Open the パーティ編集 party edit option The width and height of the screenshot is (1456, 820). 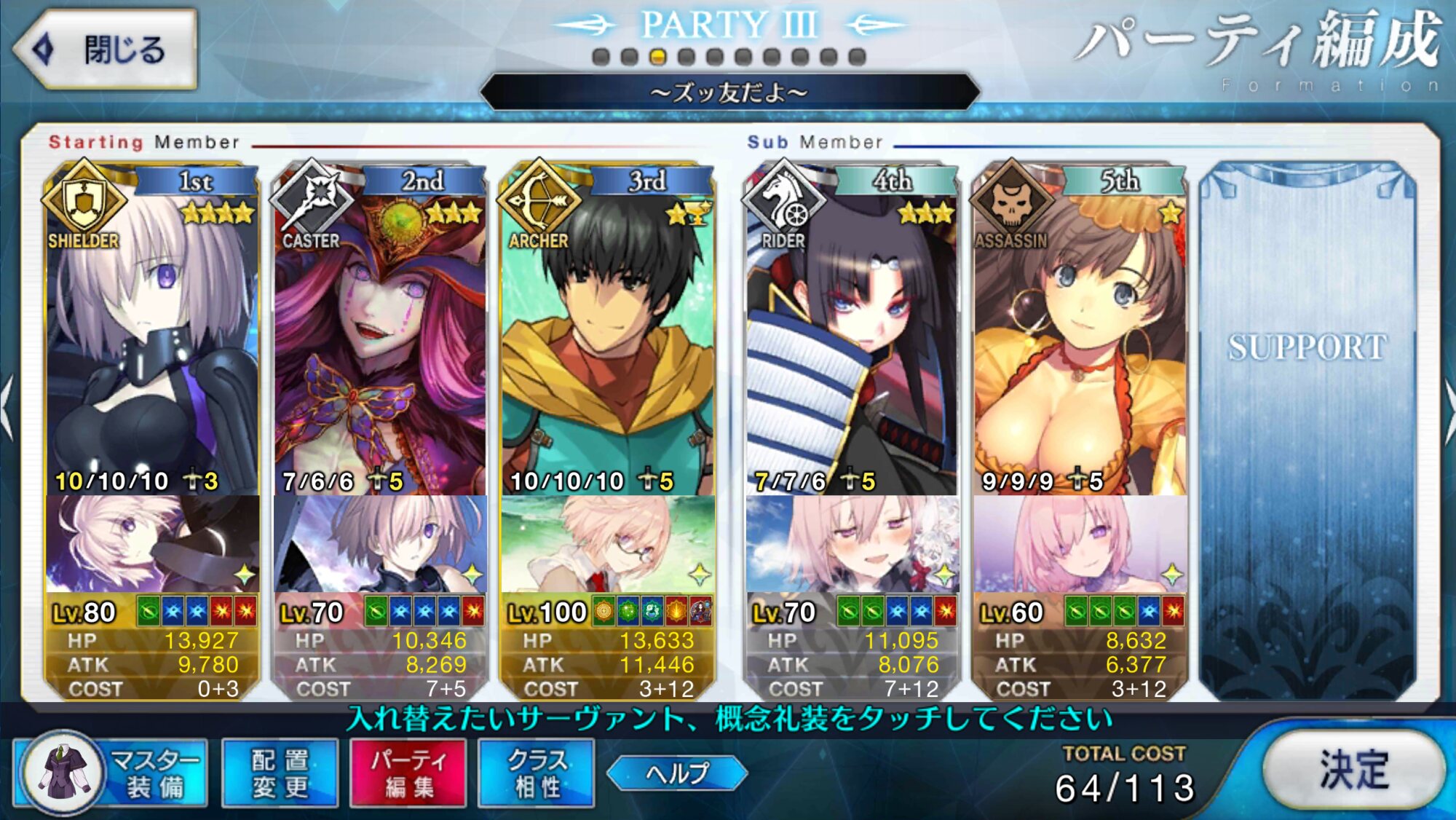tap(408, 773)
